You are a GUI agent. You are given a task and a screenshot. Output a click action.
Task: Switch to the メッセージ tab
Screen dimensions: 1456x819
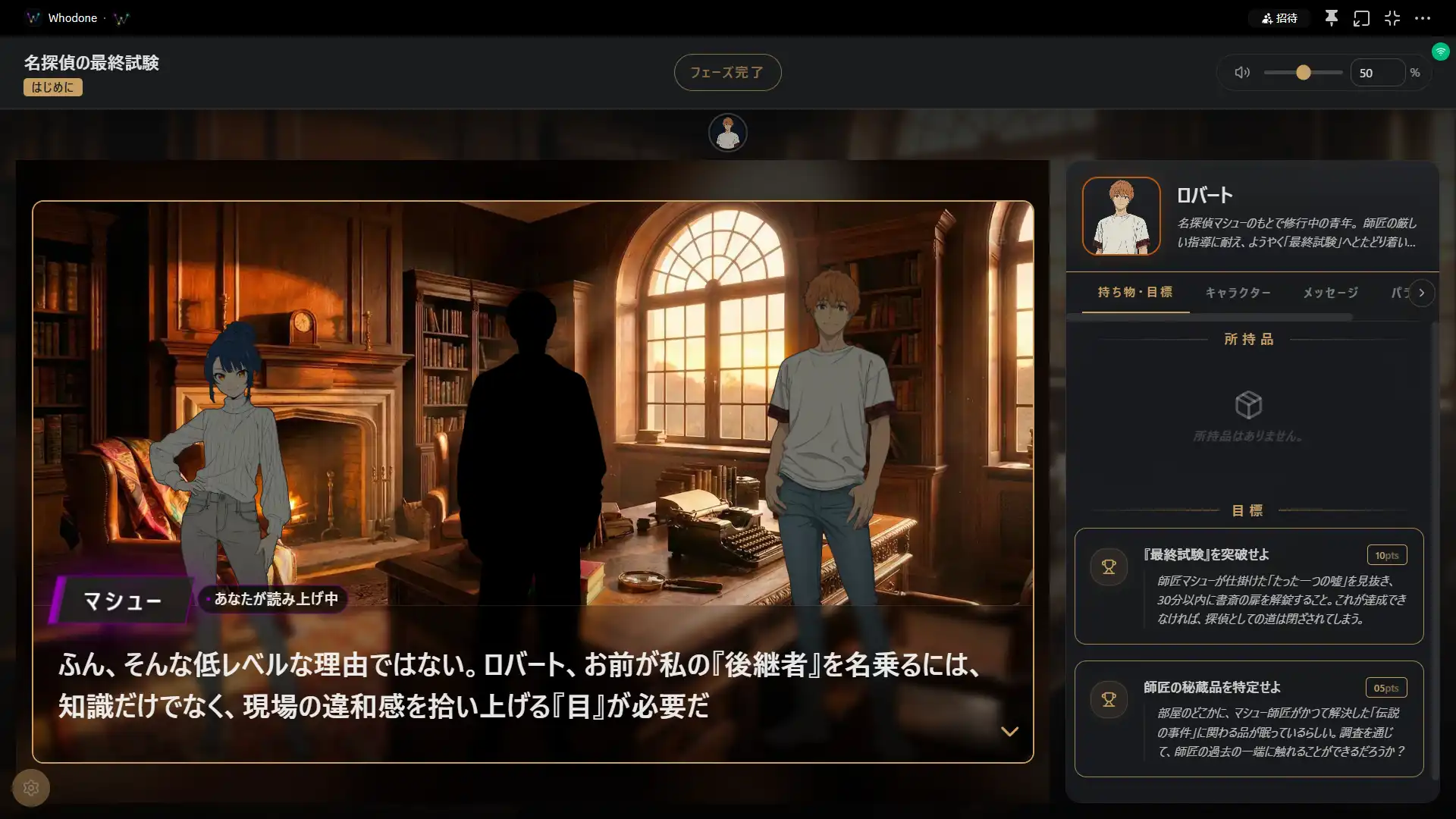tap(1330, 293)
